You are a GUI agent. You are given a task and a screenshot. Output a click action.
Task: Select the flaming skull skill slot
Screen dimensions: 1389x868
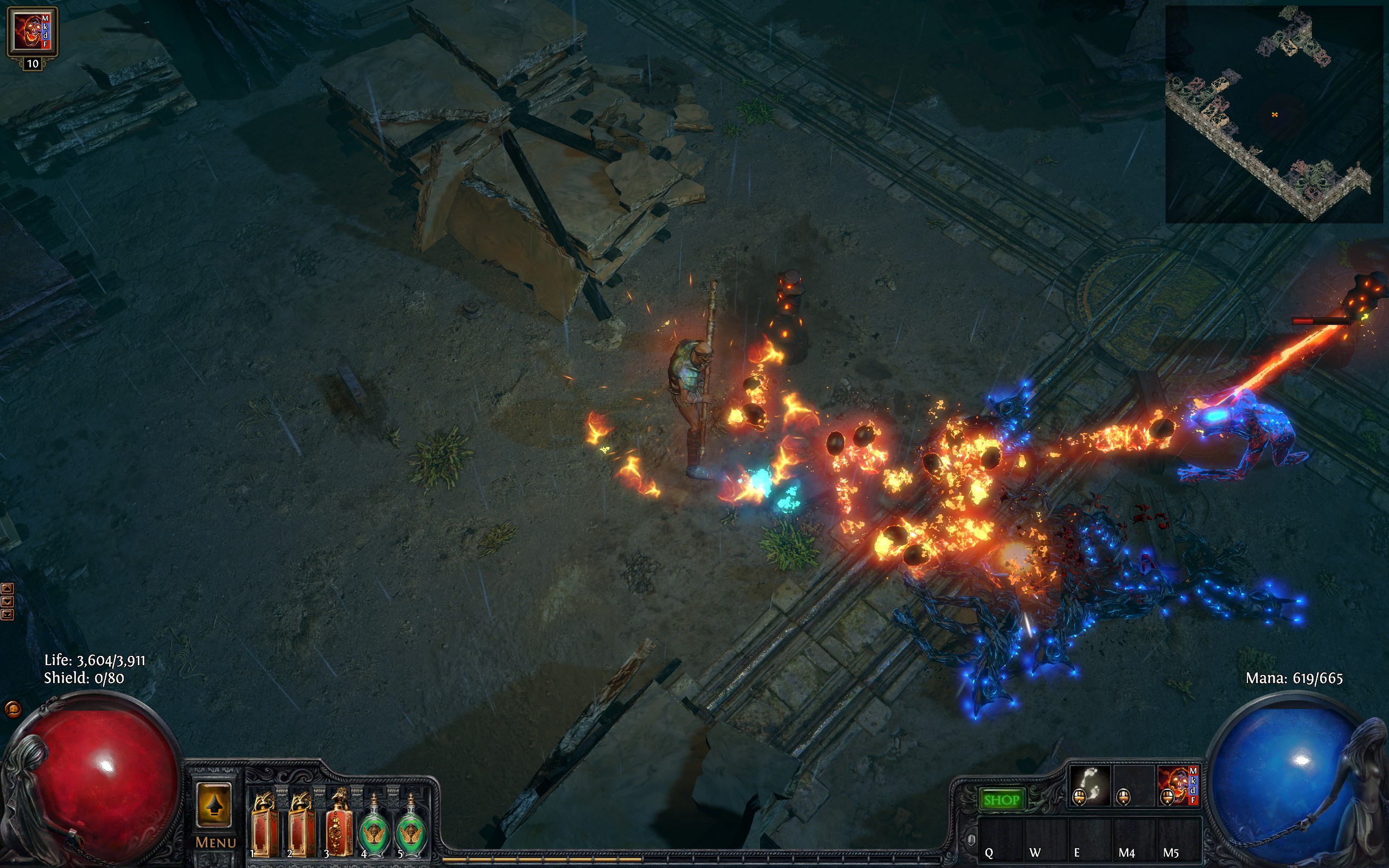click(1178, 786)
